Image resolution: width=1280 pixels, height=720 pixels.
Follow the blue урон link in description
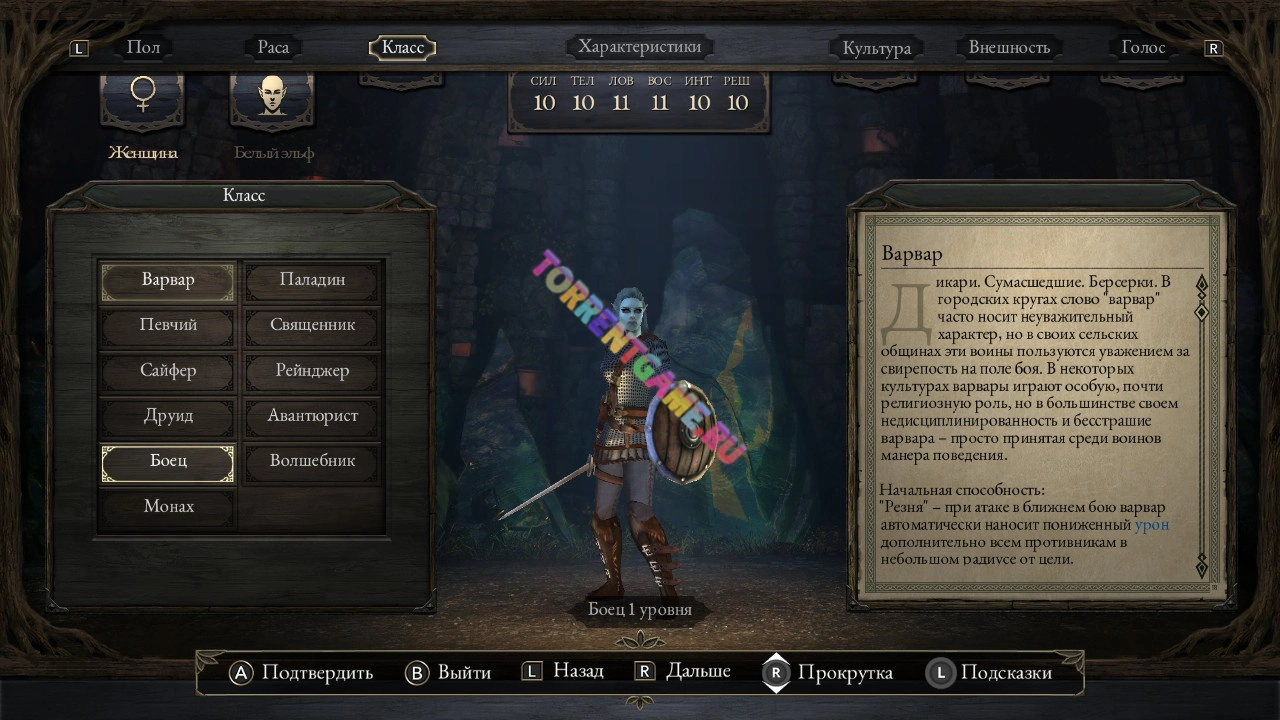click(x=1152, y=525)
